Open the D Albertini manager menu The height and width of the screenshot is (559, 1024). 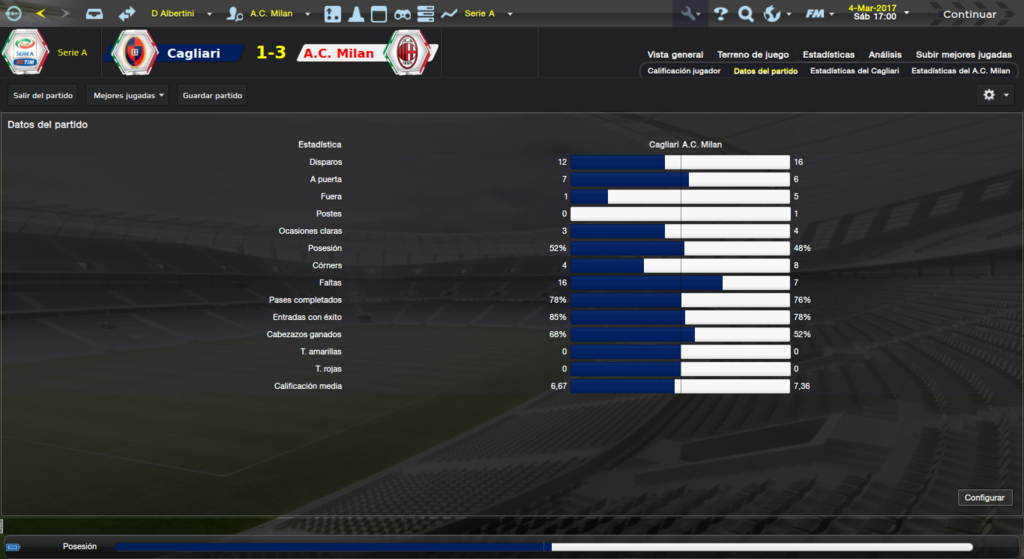[180, 14]
